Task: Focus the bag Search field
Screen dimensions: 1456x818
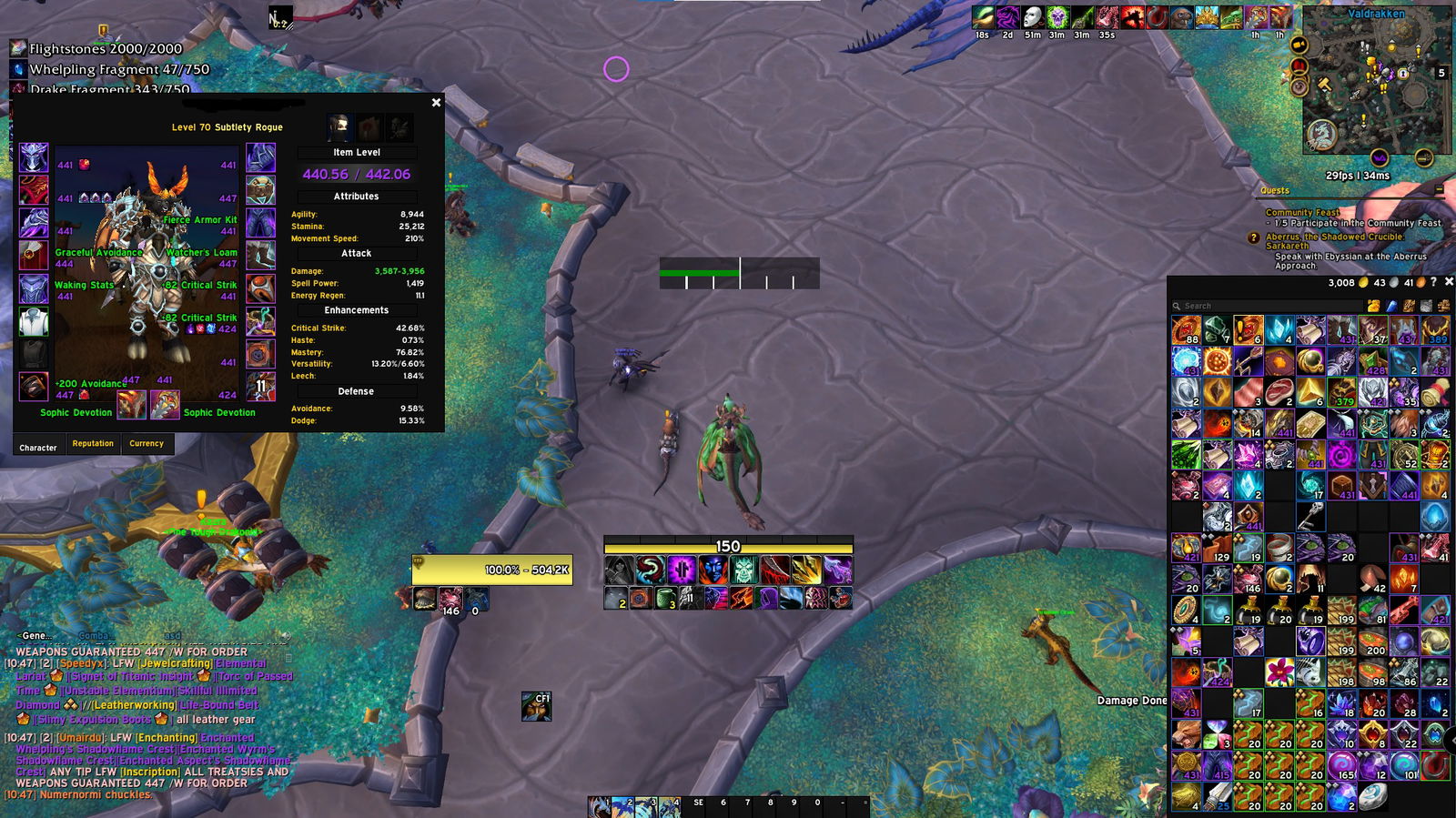Action: (x=1265, y=306)
